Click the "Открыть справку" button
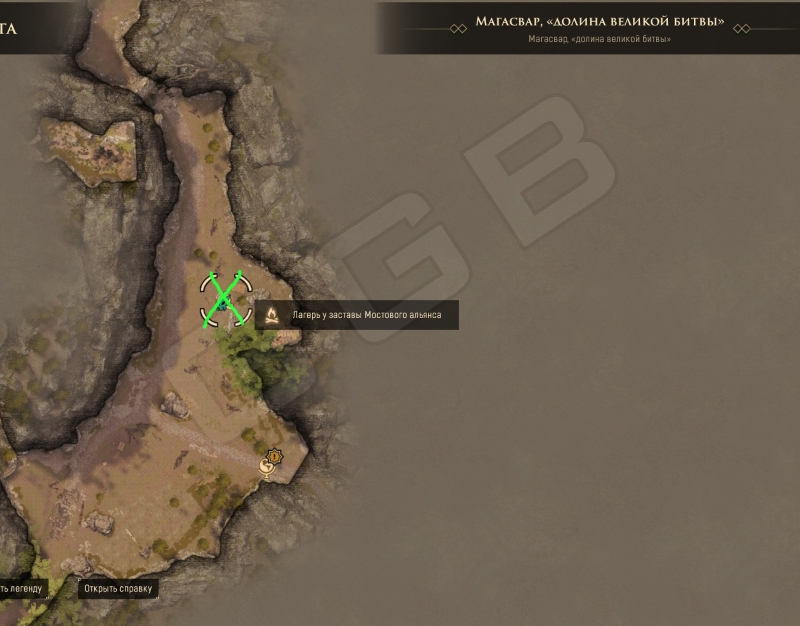 coord(118,588)
